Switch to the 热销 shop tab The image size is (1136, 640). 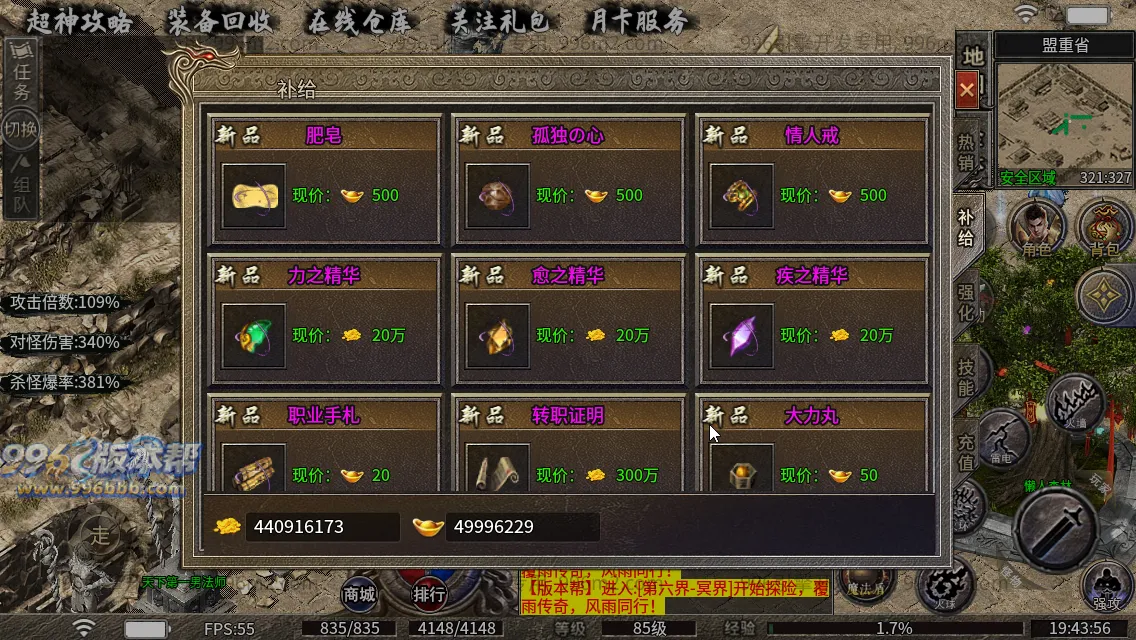click(967, 152)
